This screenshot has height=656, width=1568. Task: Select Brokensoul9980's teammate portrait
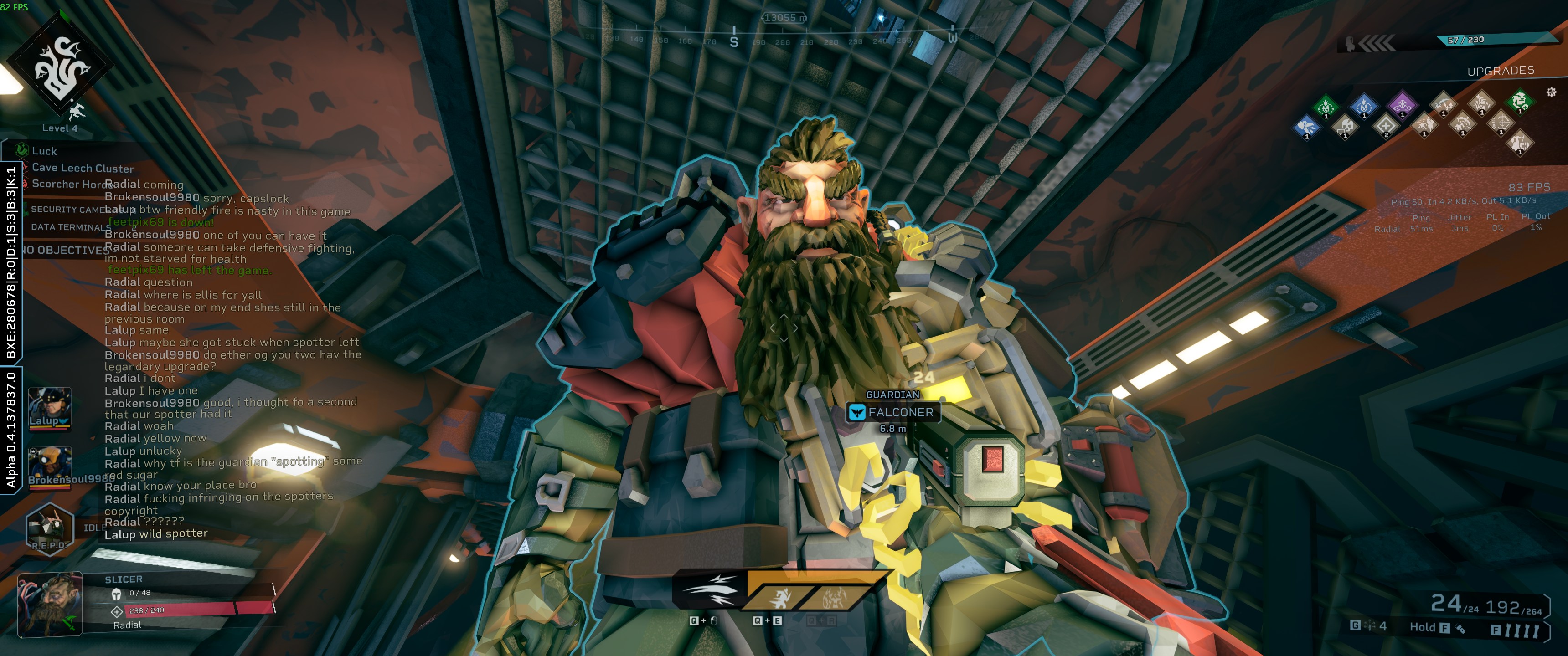pos(50,466)
